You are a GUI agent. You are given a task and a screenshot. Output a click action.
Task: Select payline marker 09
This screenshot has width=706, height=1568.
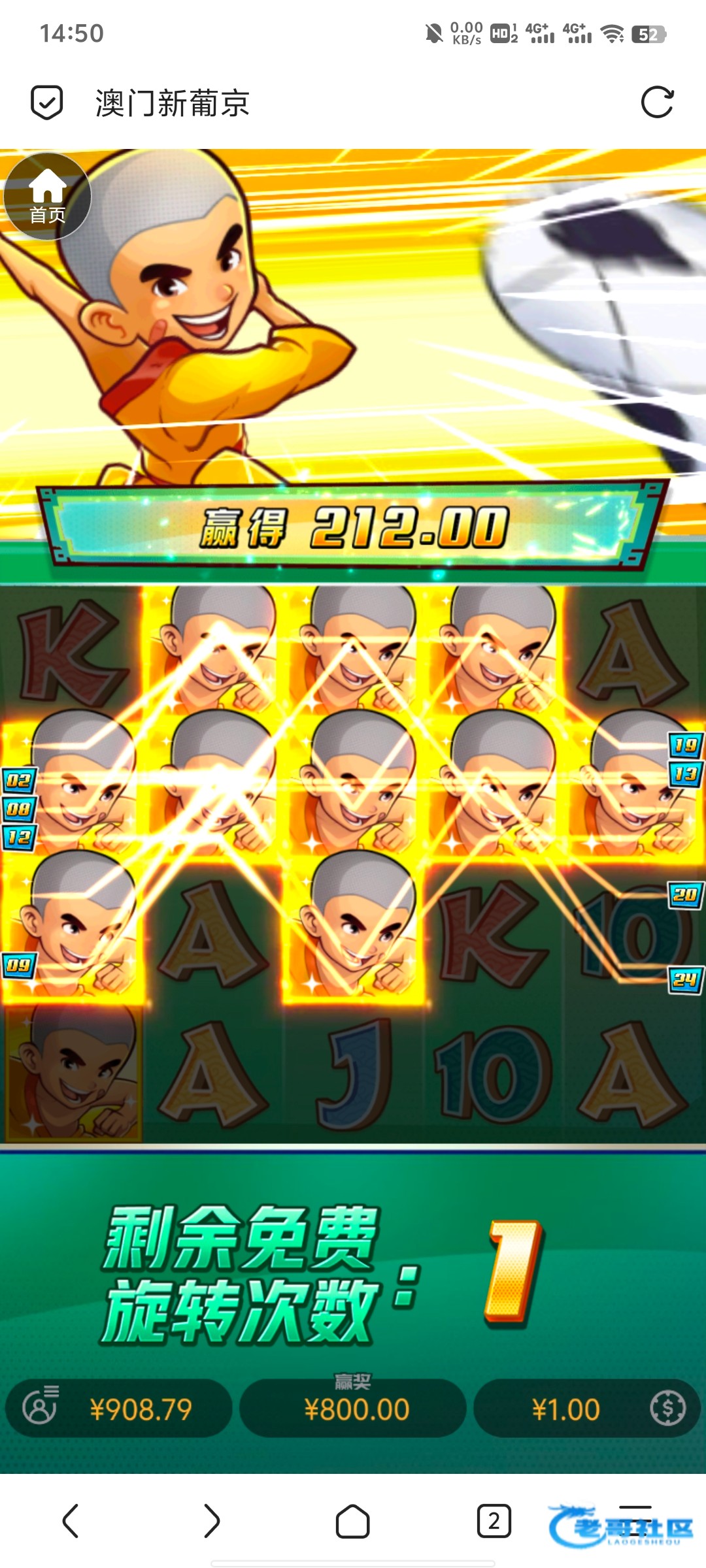click(x=19, y=965)
